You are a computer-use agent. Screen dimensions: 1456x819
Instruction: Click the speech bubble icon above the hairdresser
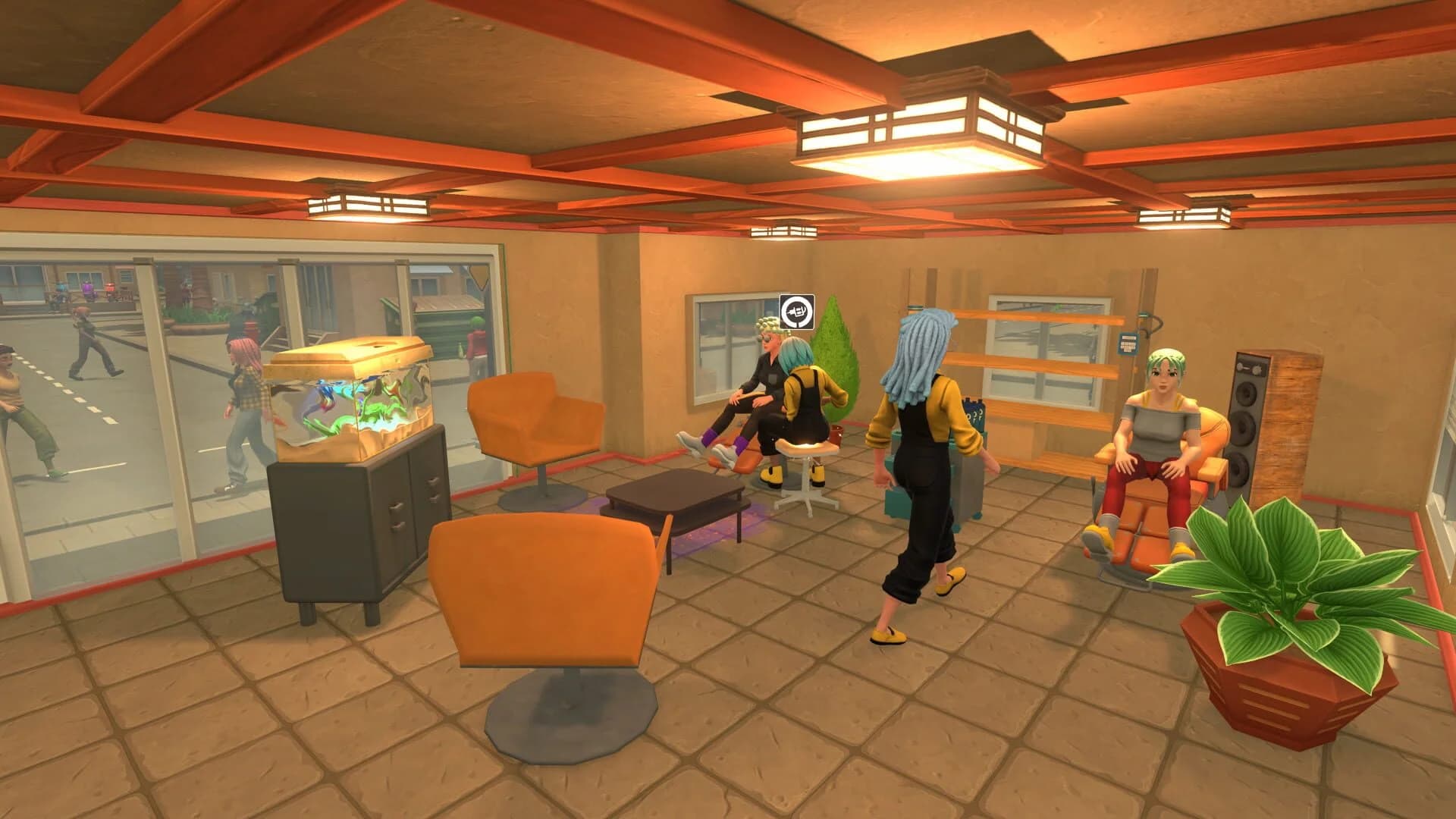[x=795, y=310]
